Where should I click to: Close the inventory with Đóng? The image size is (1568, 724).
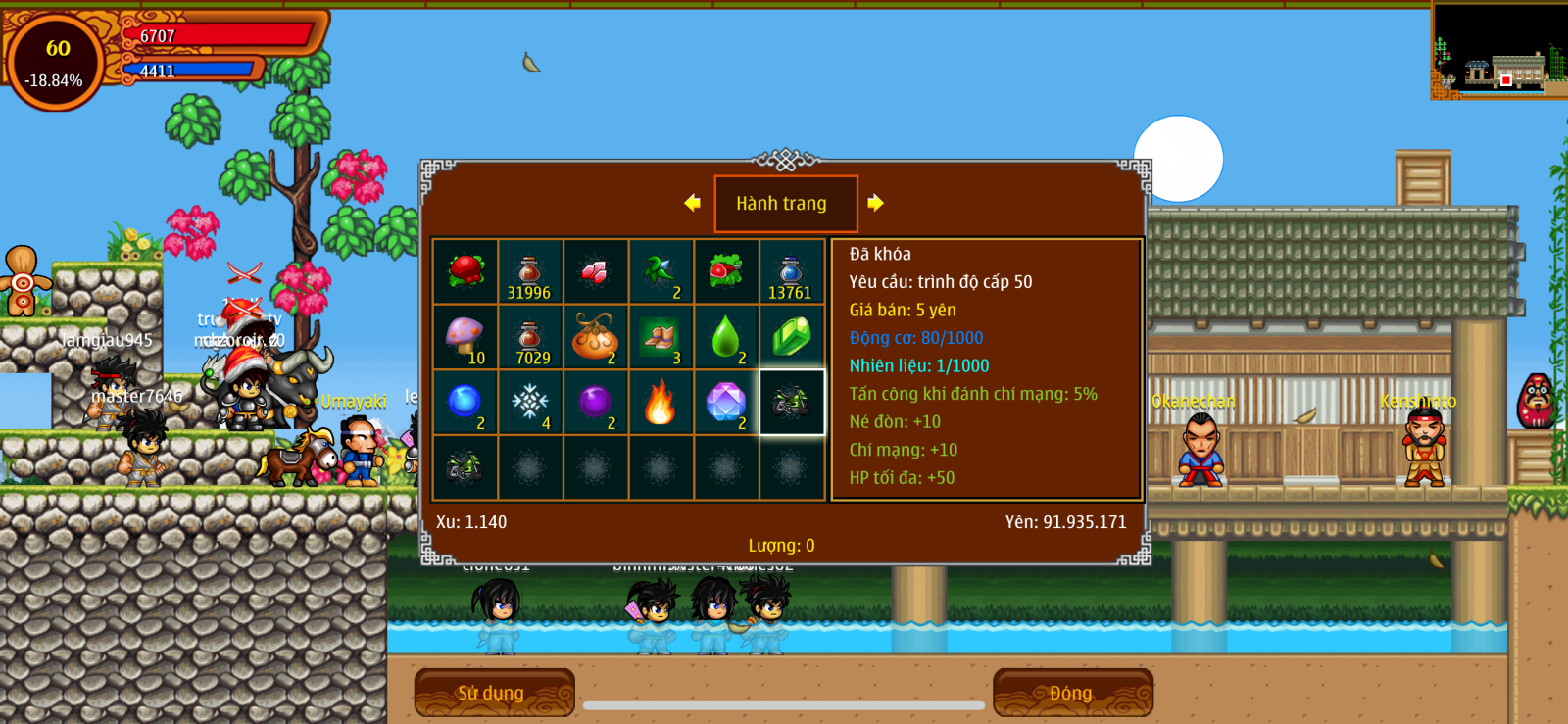[x=1072, y=693]
